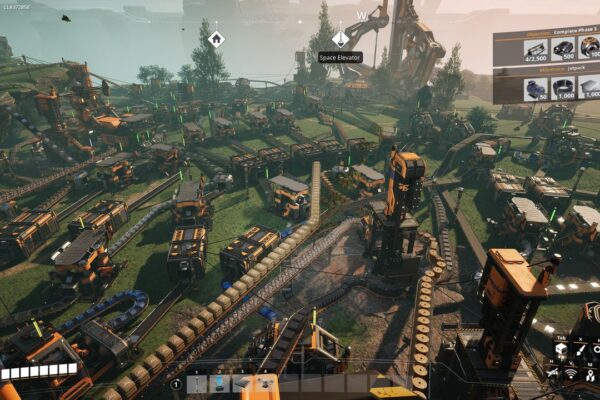
Task: Select the Space Elevator compass marker
Action: pos(341,38)
